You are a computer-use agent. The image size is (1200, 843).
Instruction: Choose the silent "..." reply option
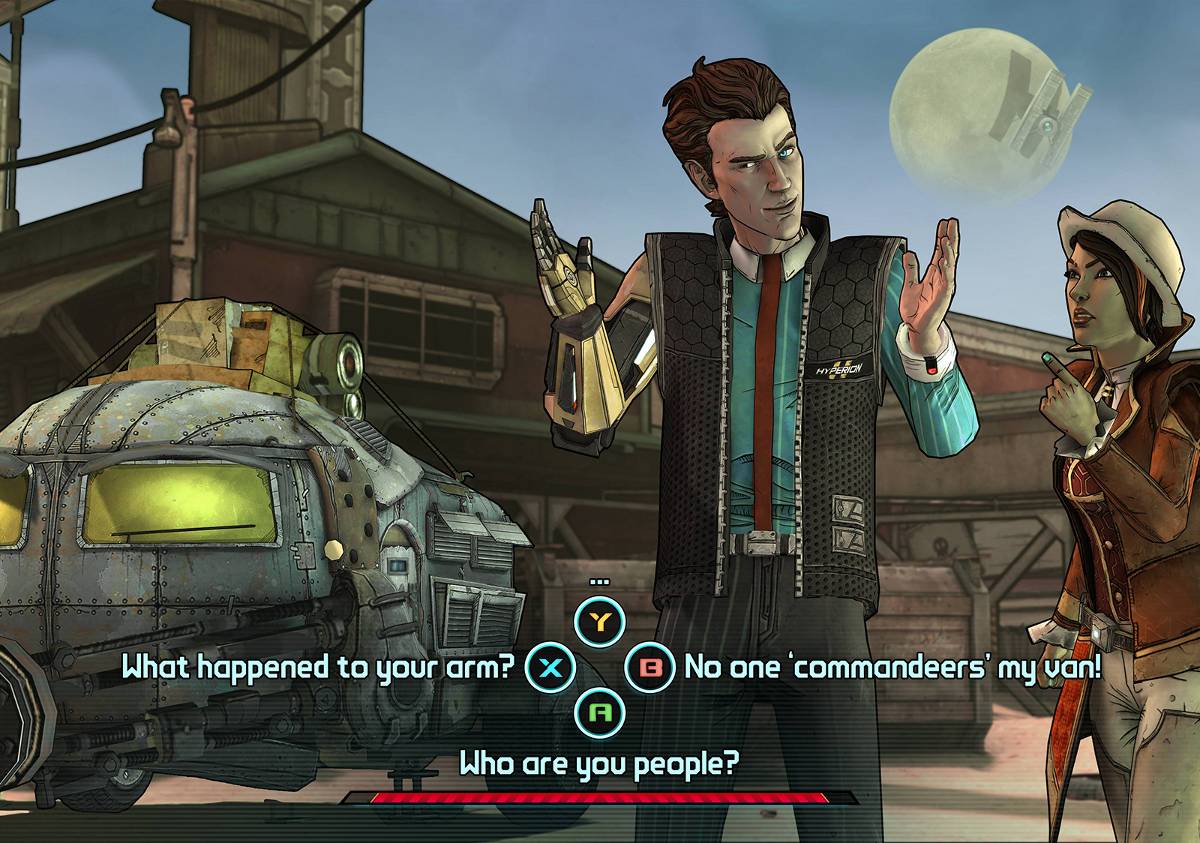pyautogui.click(x=599, y=622)
